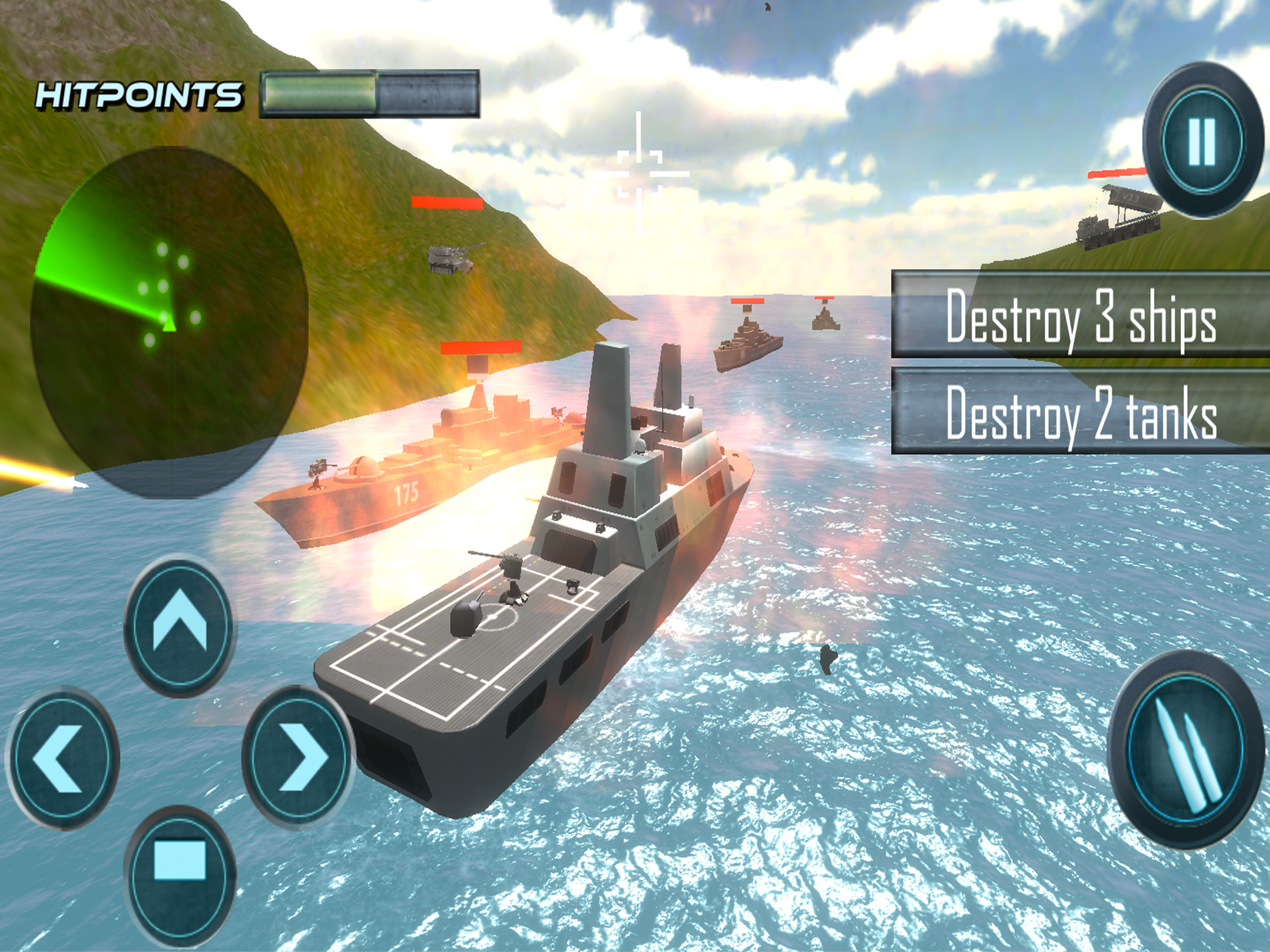The height and width of the screenshot is (952, 1270).
Task: Stop the ship with the square button
Action: pyautogui.click(x=179, y=877)
